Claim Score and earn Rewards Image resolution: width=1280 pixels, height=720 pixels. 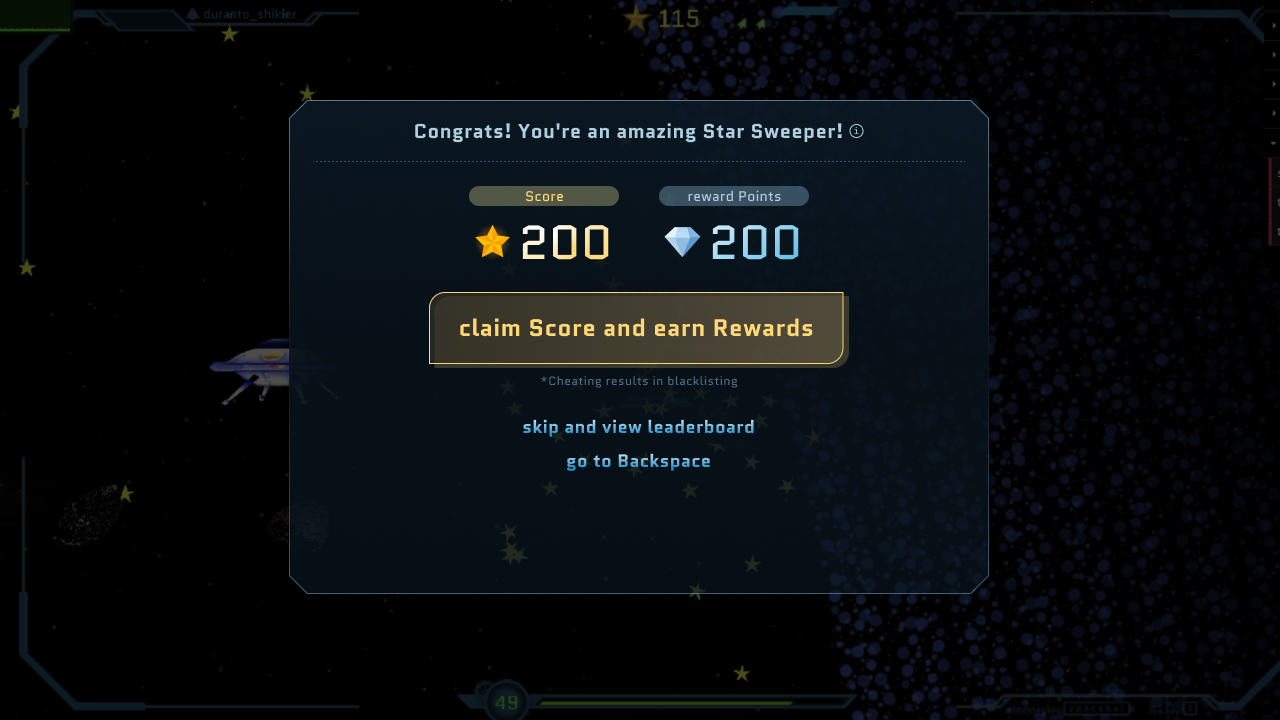[636, 328]
